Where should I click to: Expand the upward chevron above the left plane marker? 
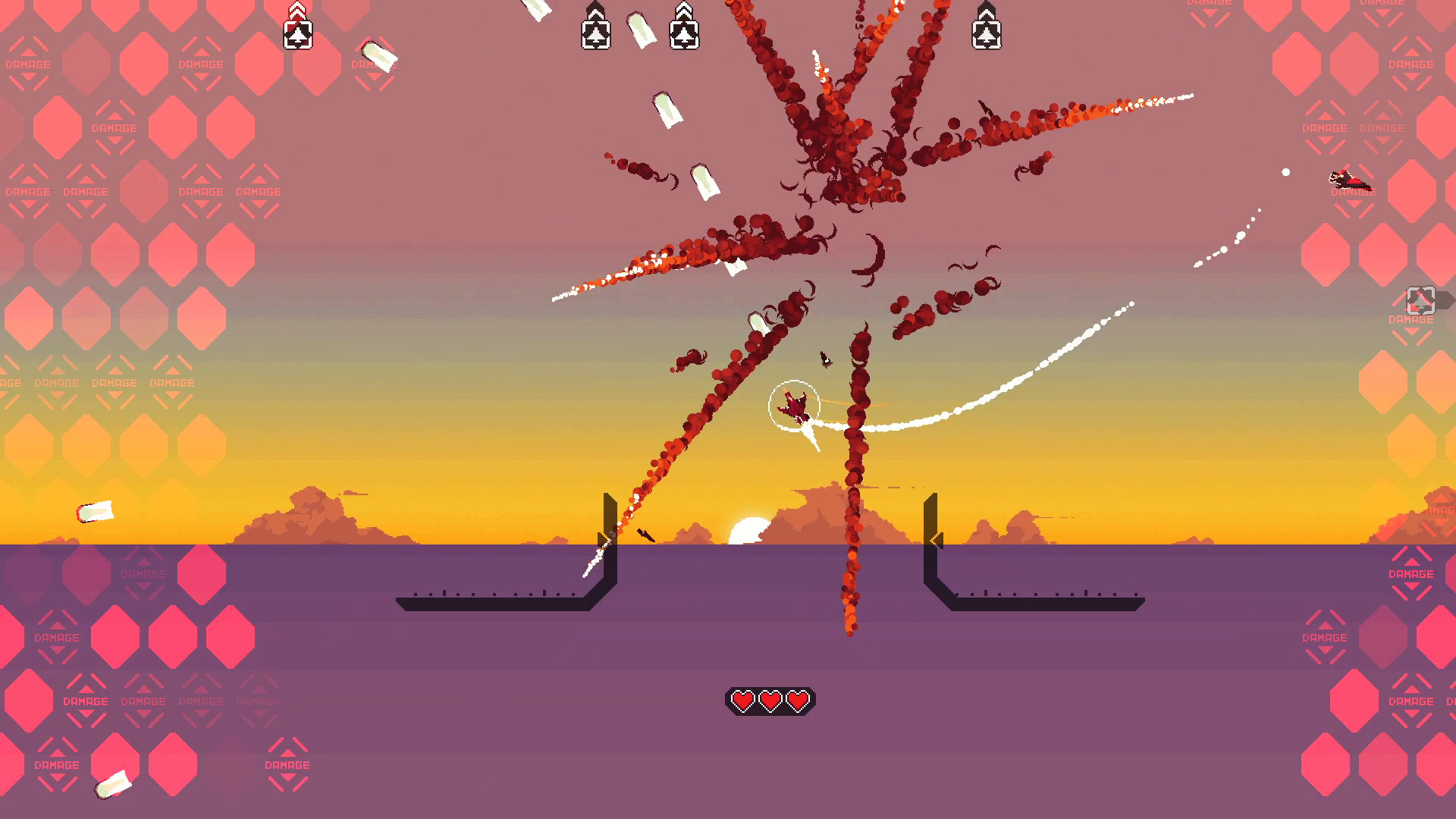point(297,8)
